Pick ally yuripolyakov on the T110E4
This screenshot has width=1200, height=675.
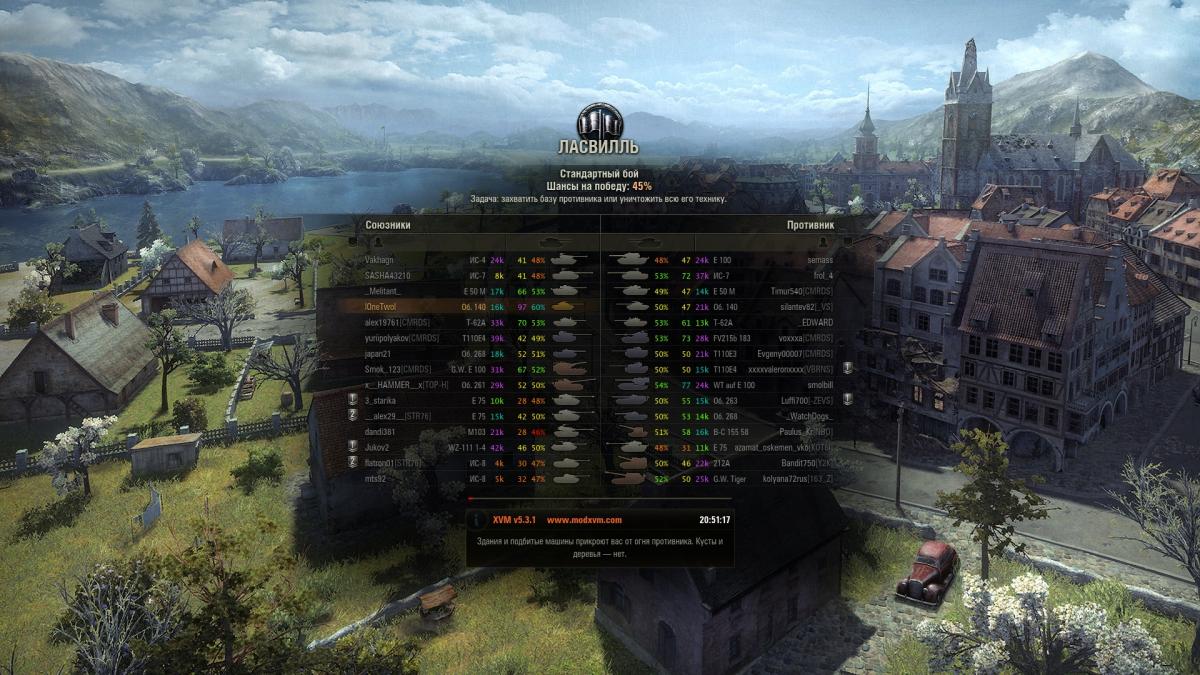click(398, 338)
